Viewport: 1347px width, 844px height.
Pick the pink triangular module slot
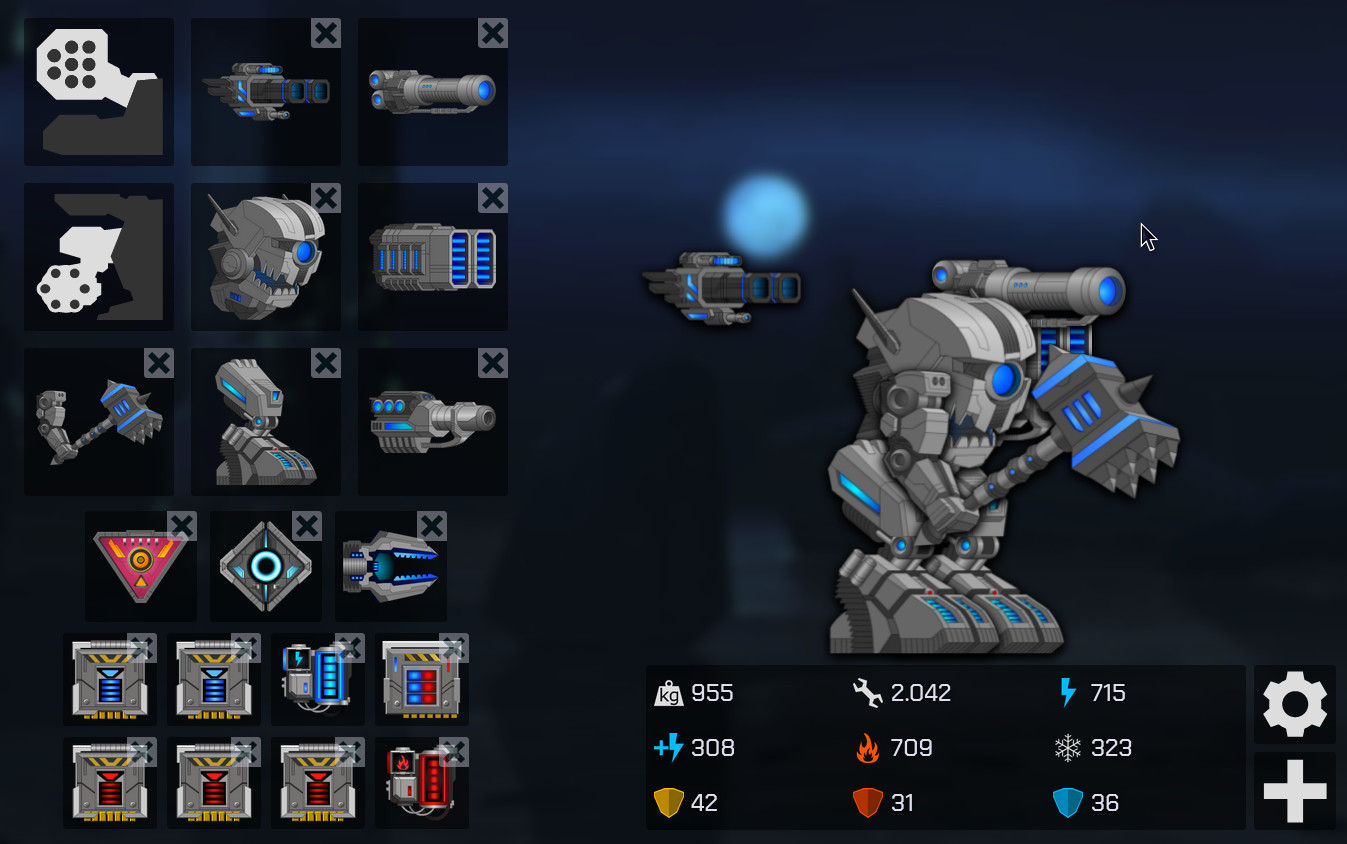tap(140, 567)
